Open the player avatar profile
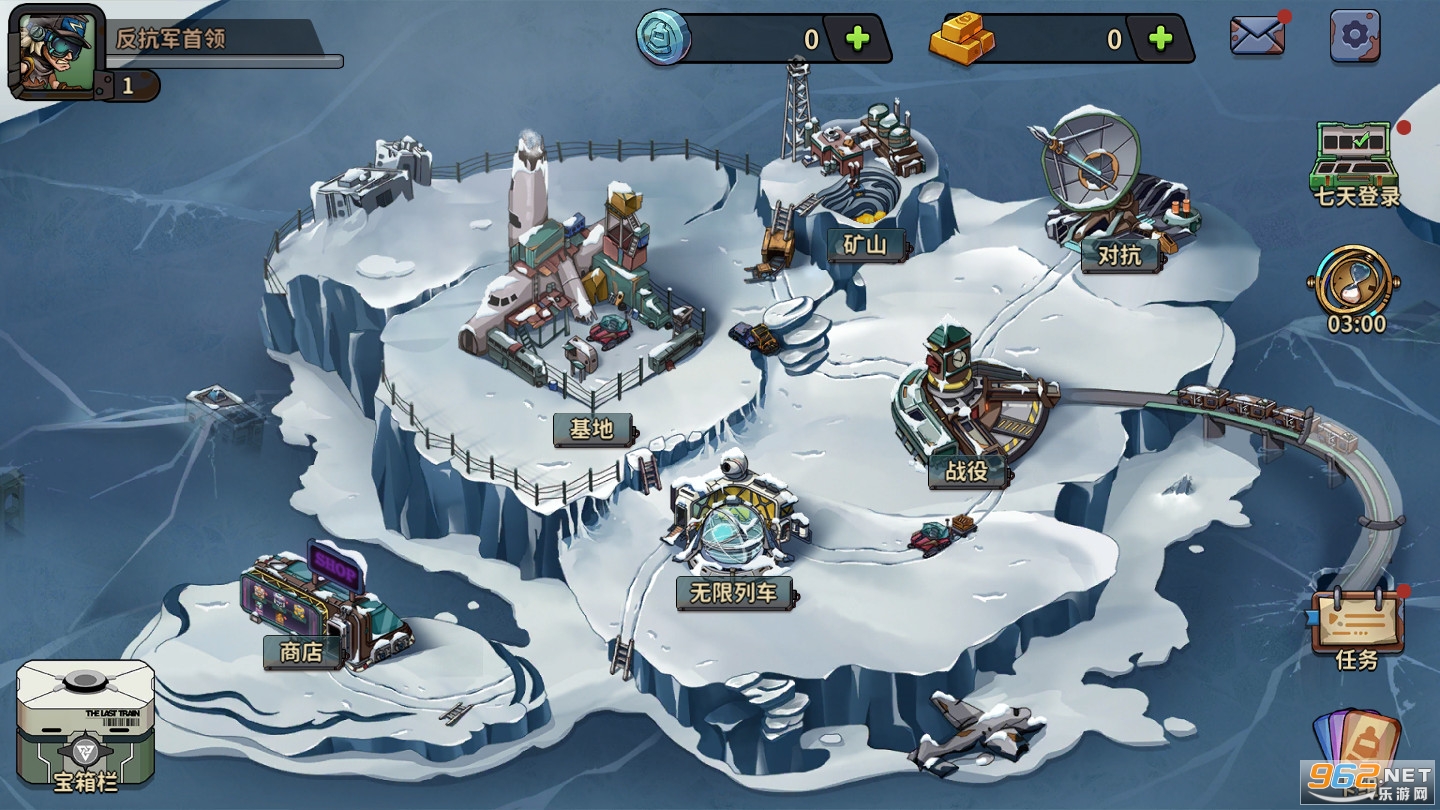This screenshot has width=1440, height=810. (x=56, y=52)
